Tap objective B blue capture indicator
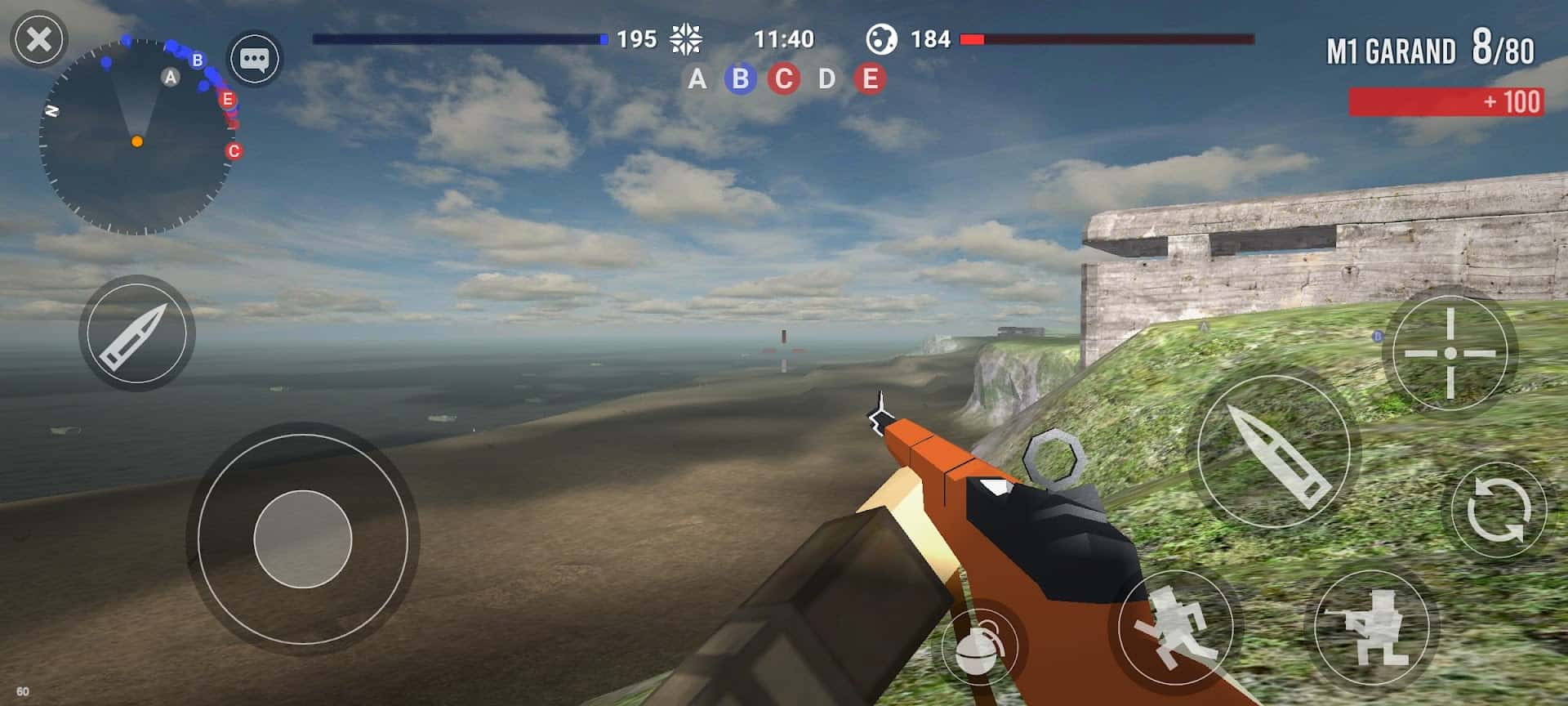The height and width of the screenshot is (706, 1568). coord(740,79)
